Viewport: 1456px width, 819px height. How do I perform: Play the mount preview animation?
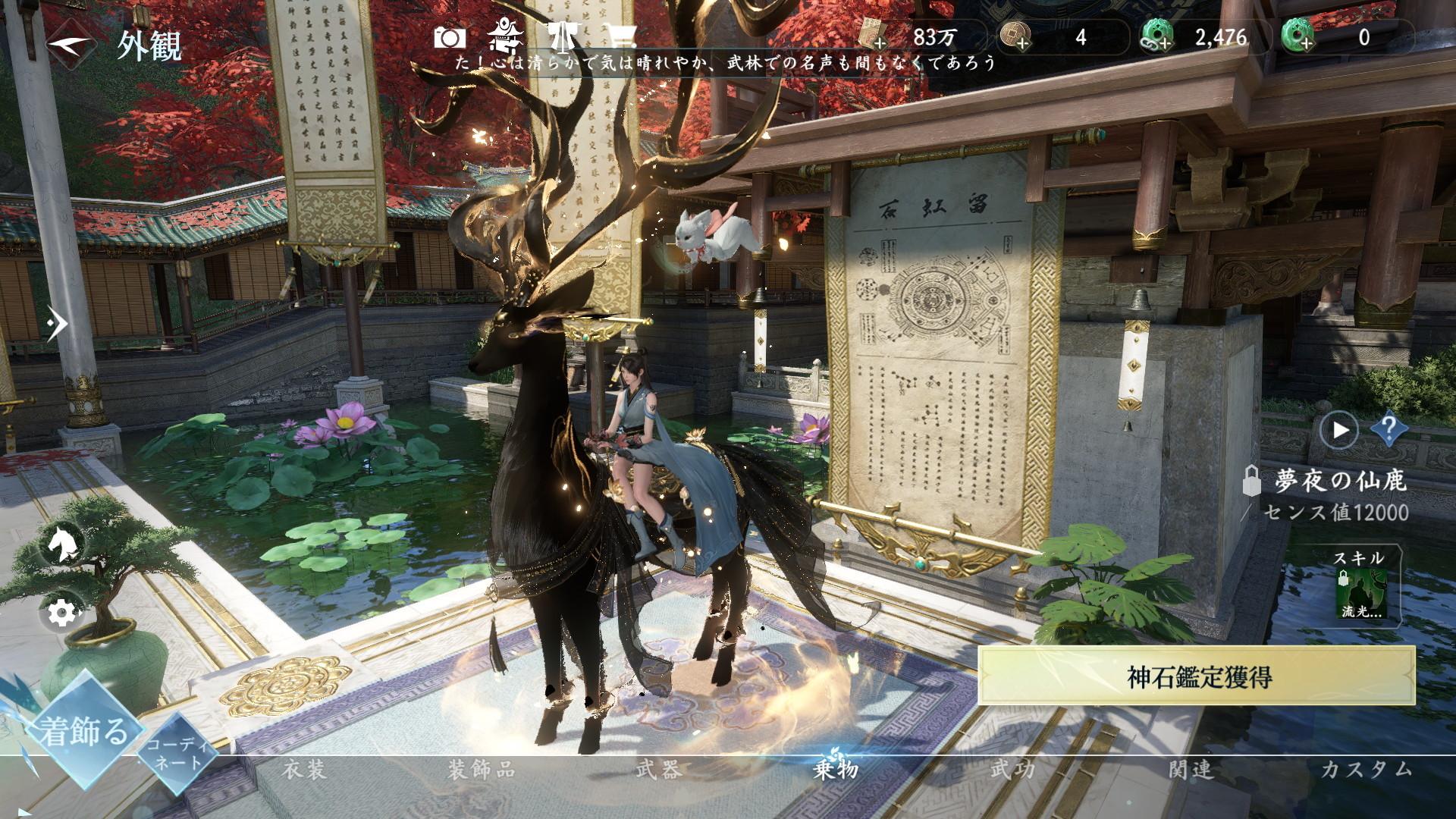point(1338,431)
